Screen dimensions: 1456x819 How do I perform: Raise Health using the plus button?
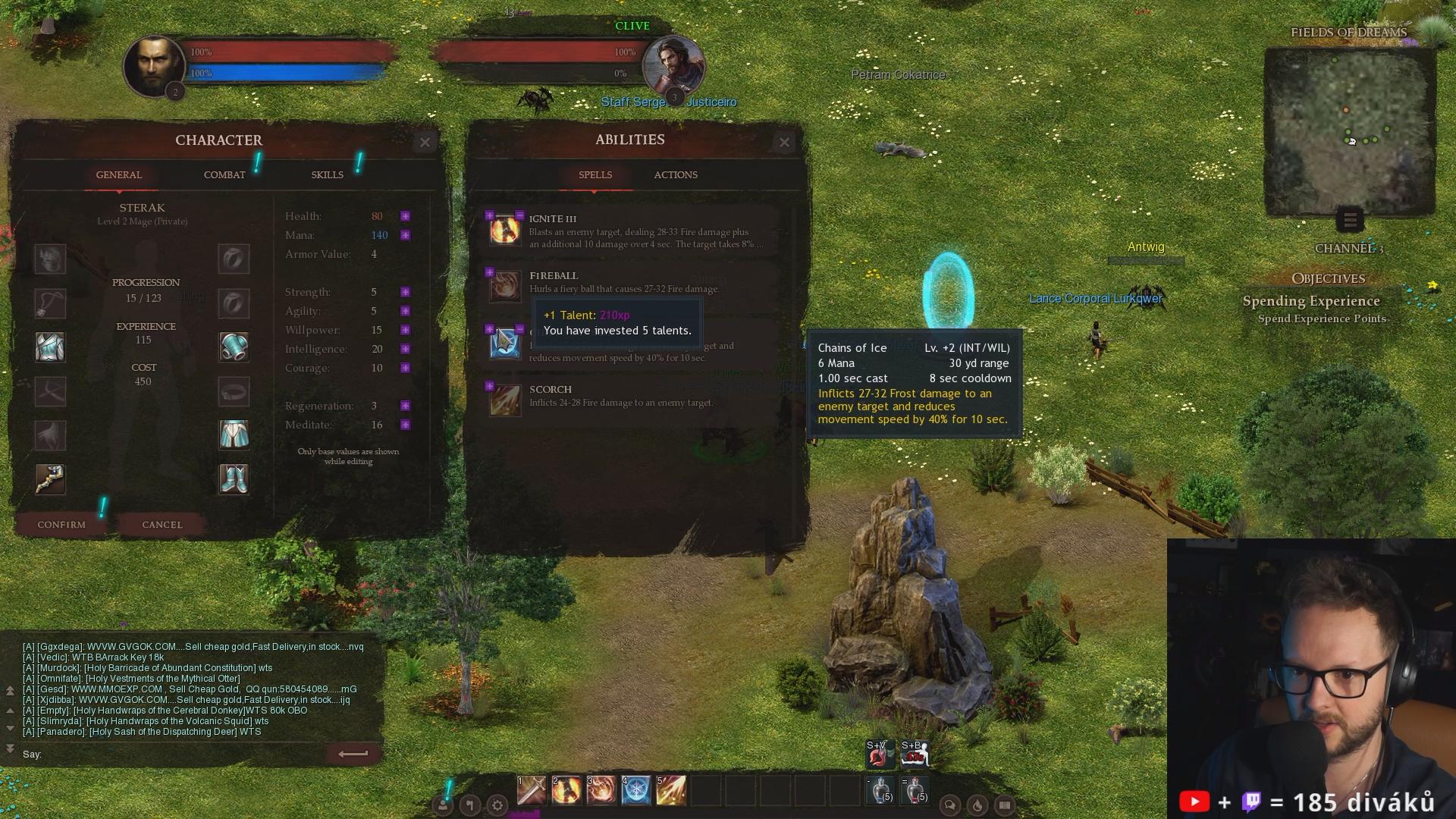click(x=406, y=216)
